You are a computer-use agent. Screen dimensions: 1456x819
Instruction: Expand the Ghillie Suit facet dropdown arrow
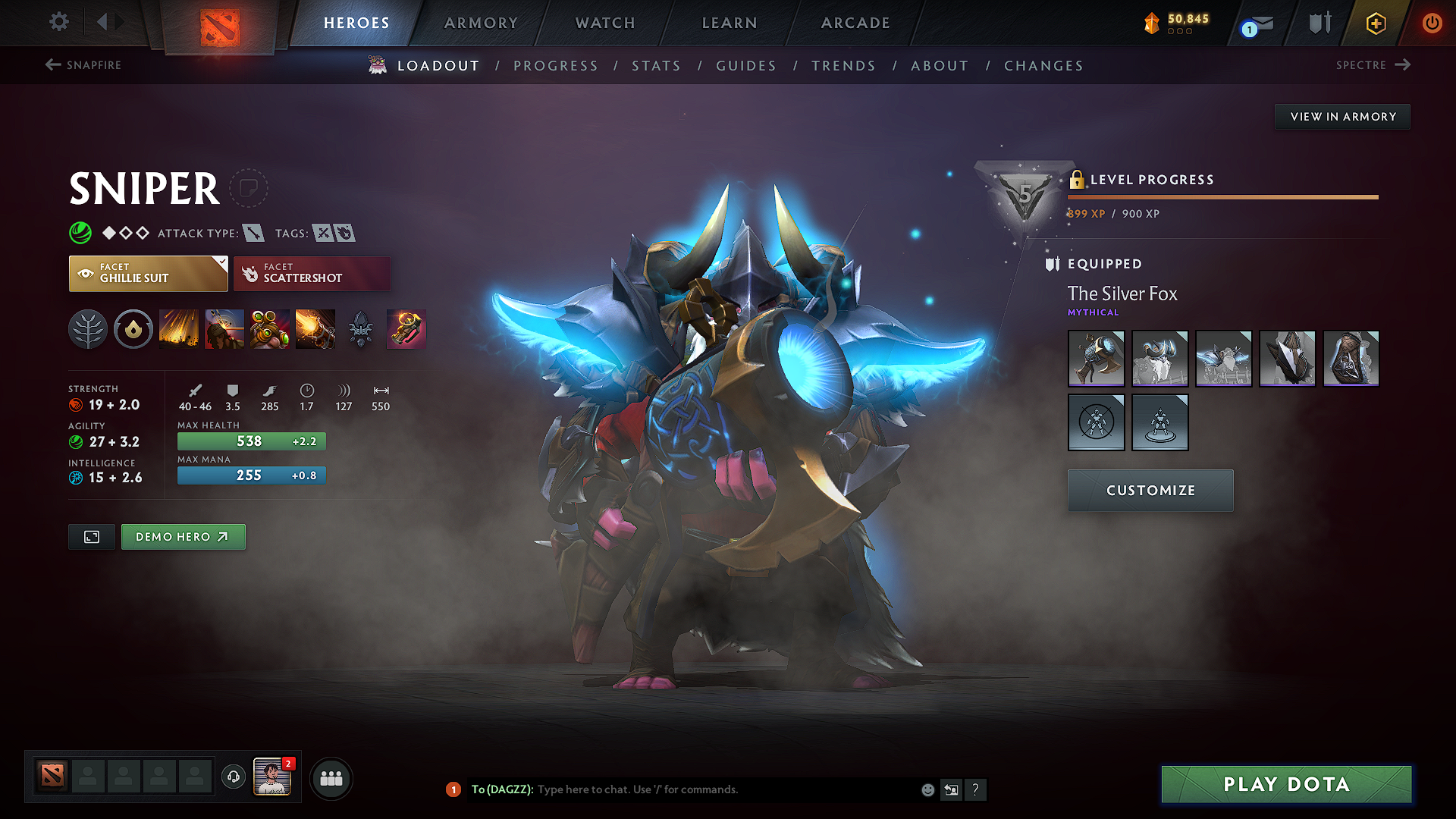[x=221, y=263]
